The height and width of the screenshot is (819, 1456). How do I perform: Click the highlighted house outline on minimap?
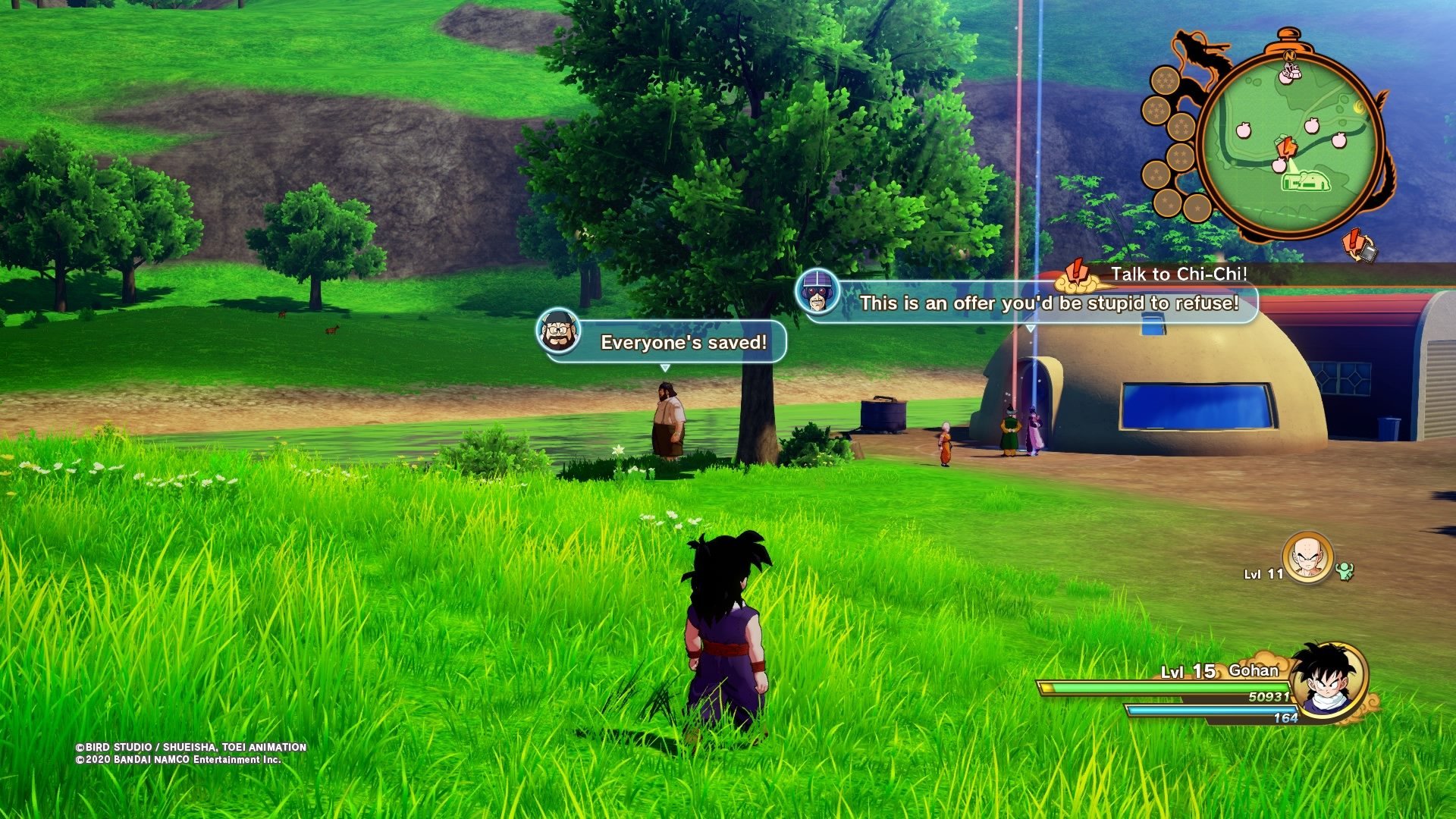pos(1305,181)
